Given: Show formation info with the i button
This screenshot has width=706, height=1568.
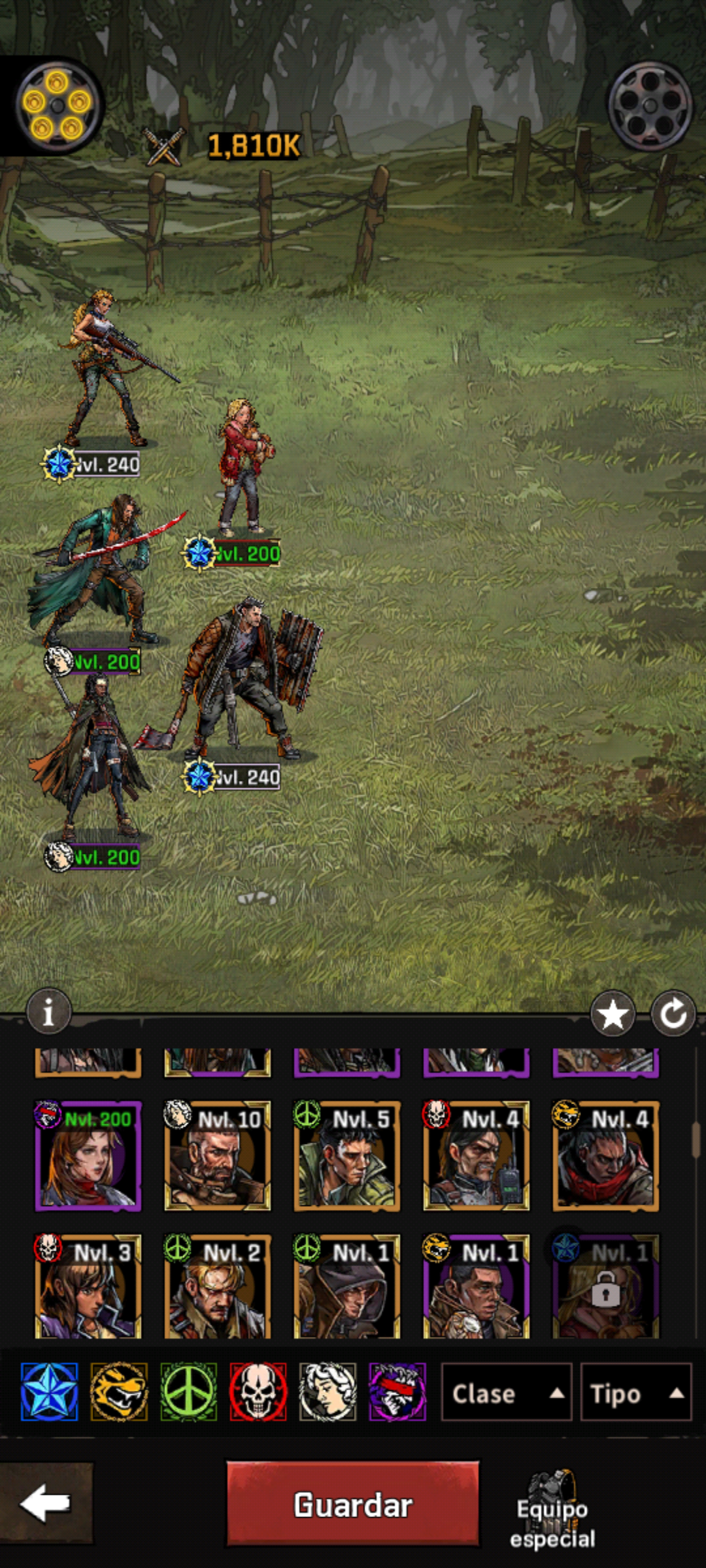Looking at the screenshot, I should tap(48, 1012).
